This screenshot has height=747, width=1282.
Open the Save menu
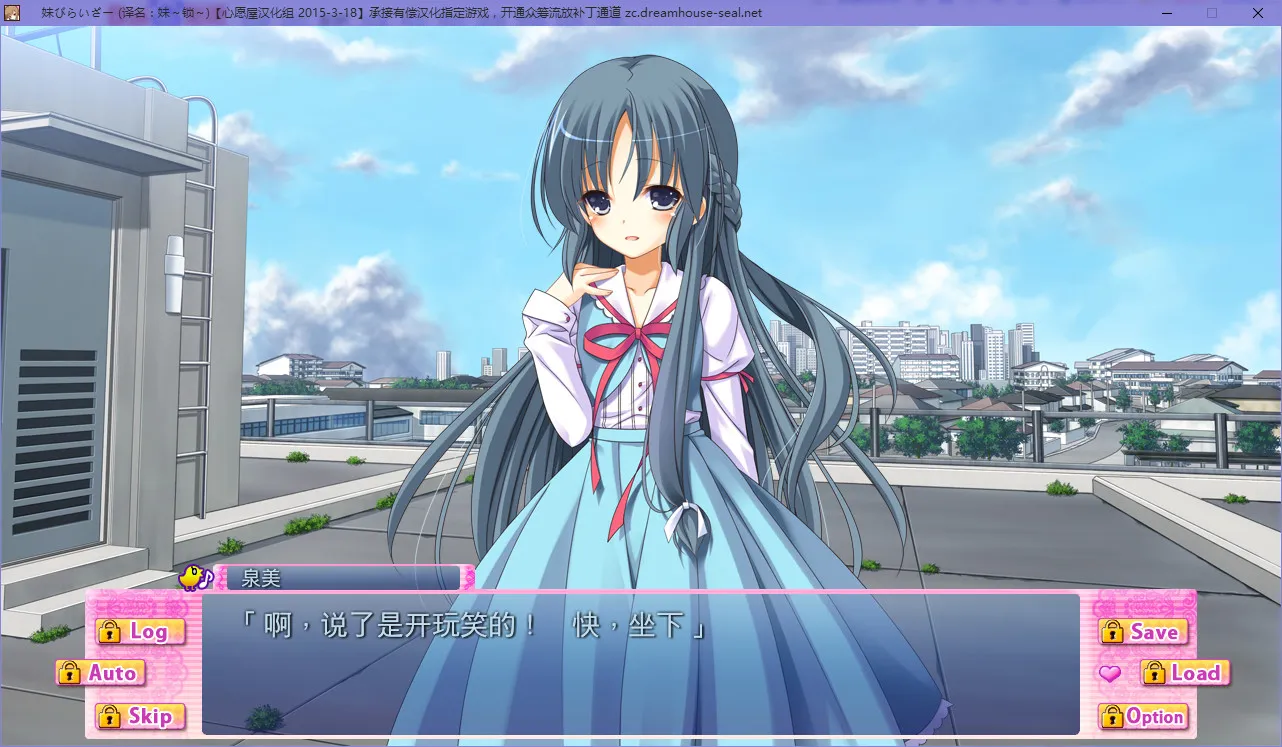(x=1143, y=632)
